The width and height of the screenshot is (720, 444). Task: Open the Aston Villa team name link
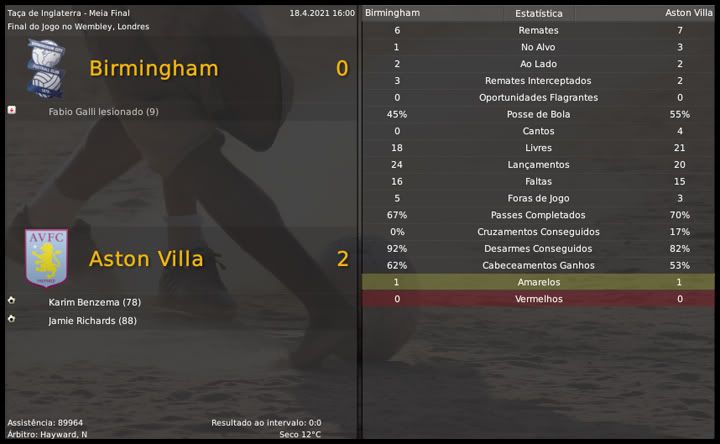click(146, 259)
